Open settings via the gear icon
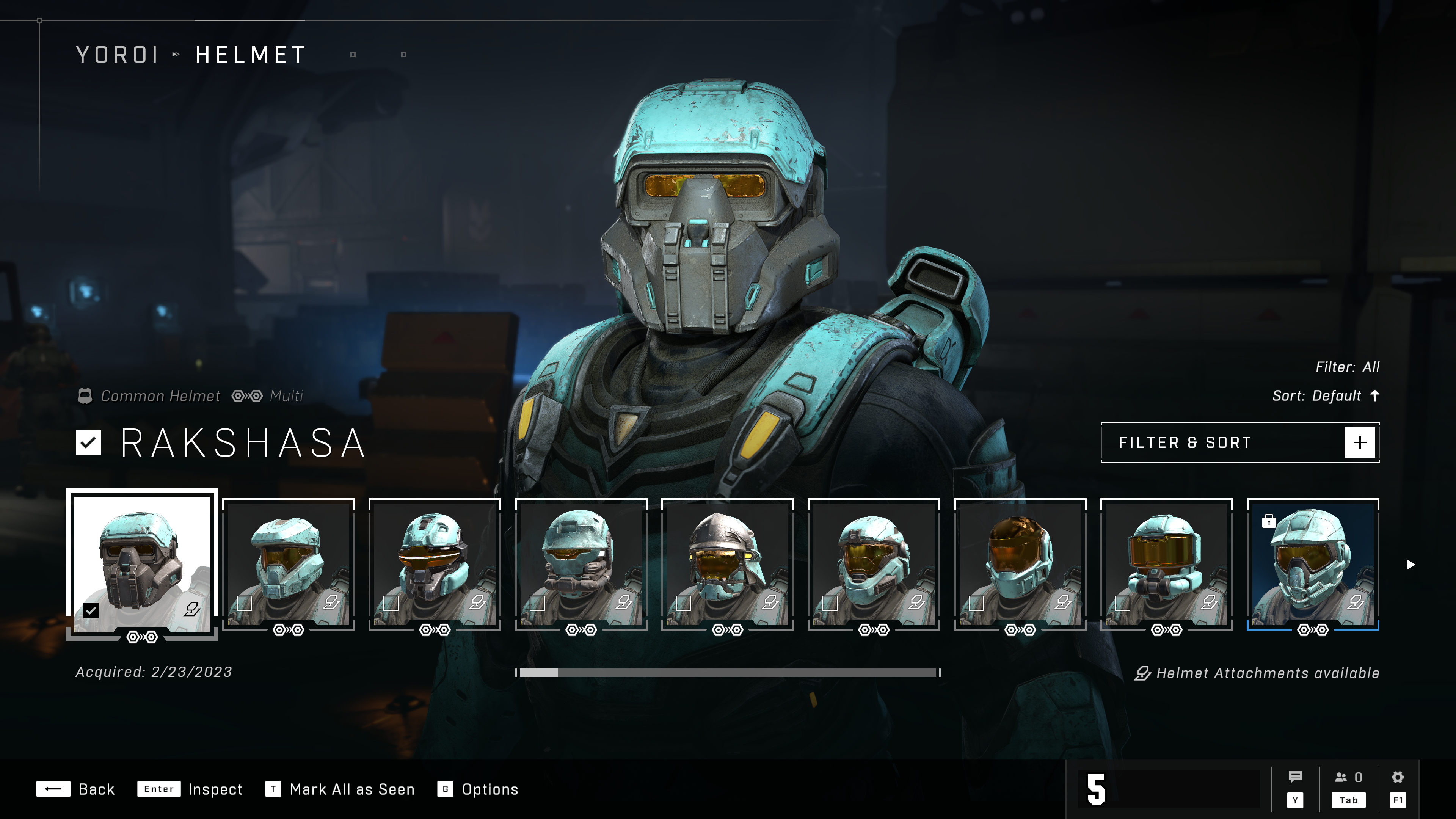The width and height of the screenshot is (1456, 819). (1397, 778)
